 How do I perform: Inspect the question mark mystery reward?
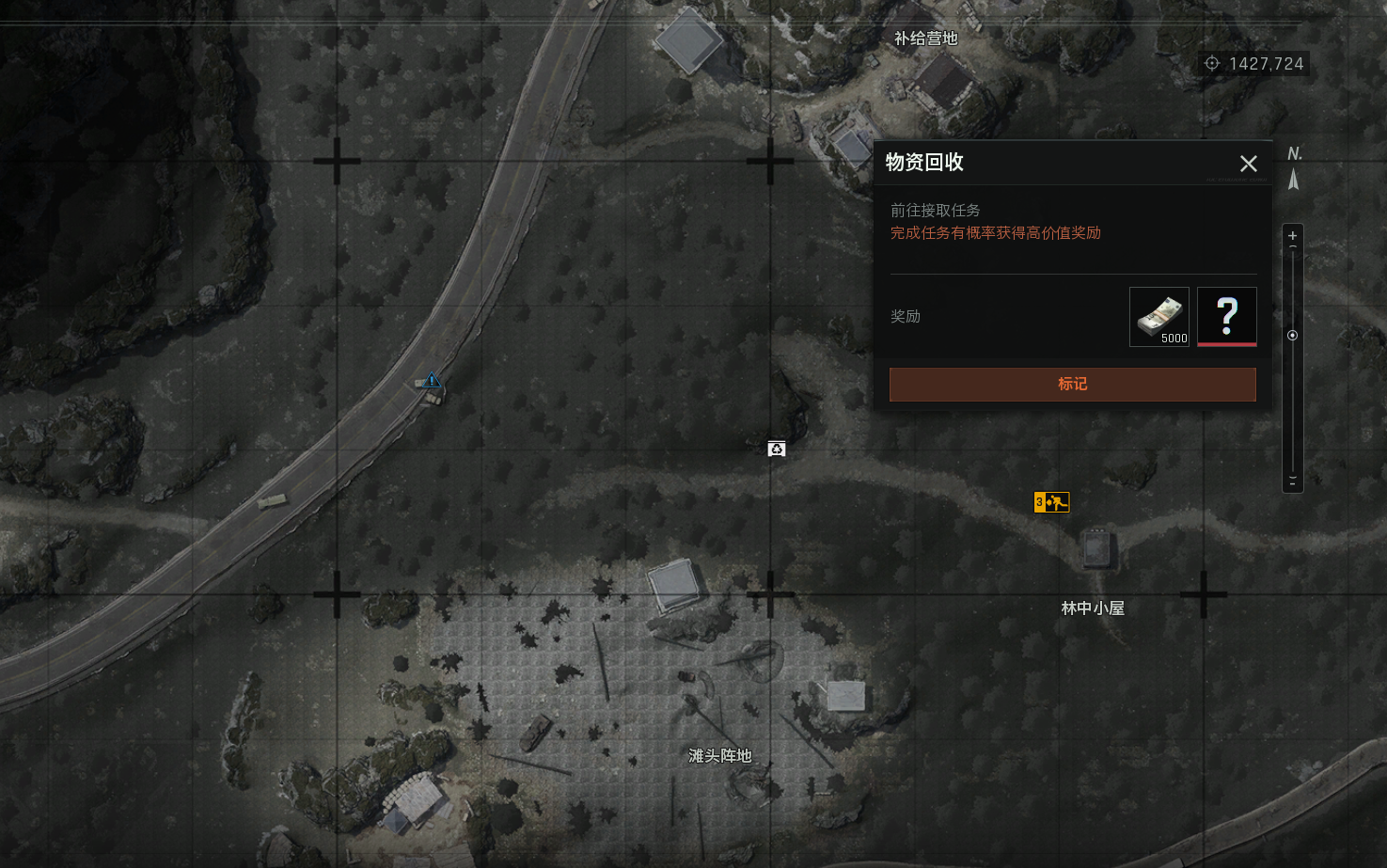(1226, 317)
